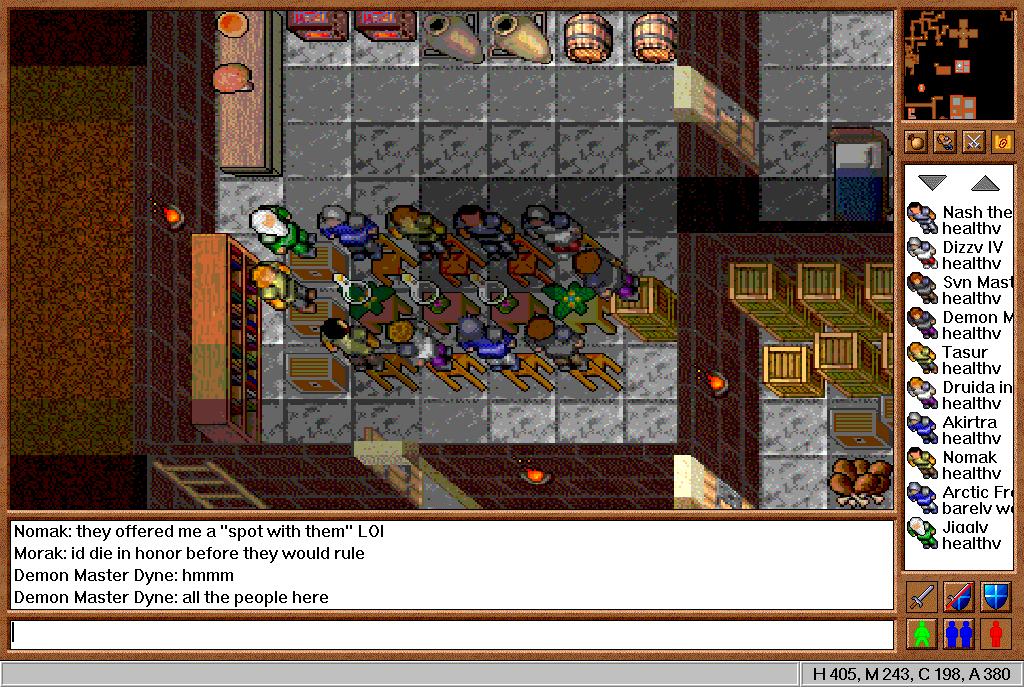
Task: Open the bag inventory button
Action: [x=915, y=142]
